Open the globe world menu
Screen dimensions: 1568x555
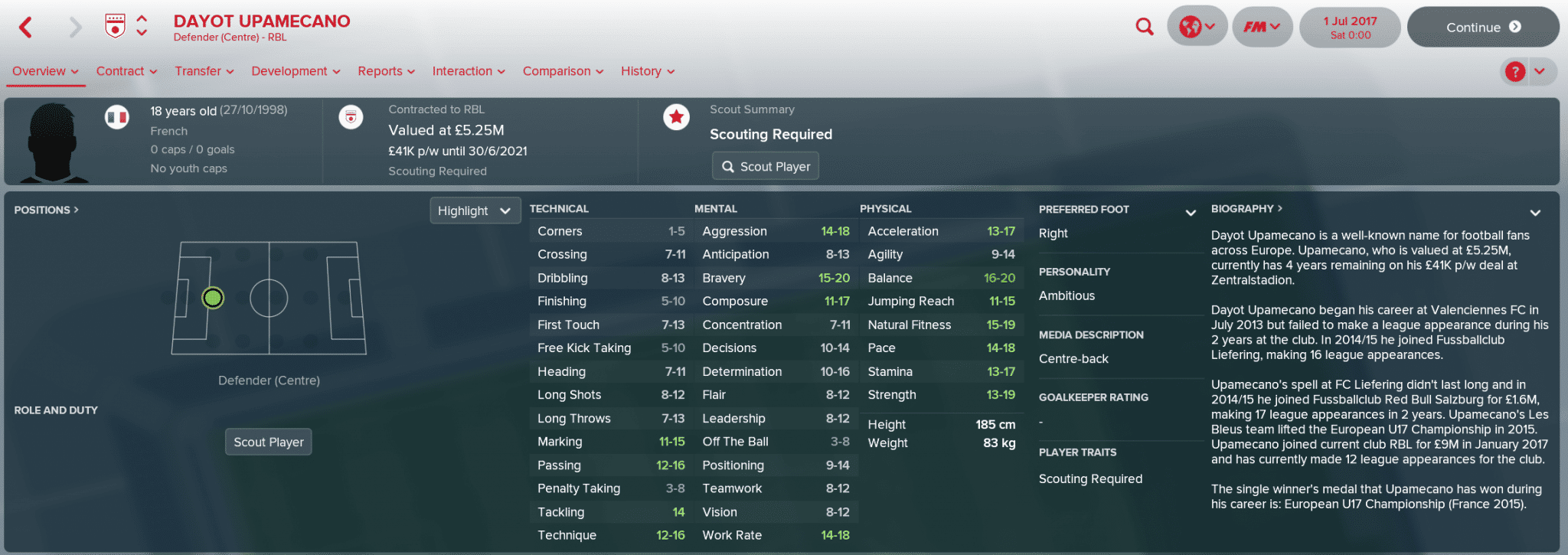pyautogui.click(x=1197, y=28)
